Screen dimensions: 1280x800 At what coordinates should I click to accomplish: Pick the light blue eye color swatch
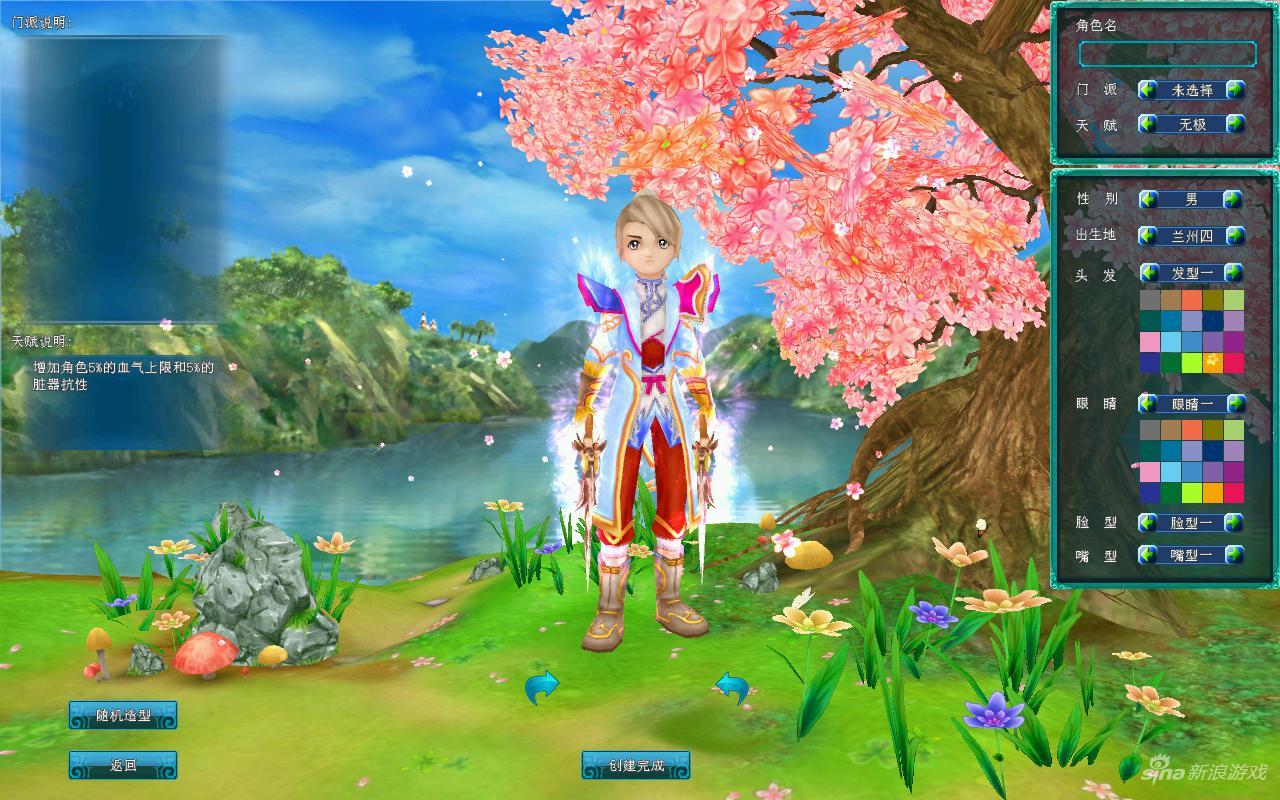coord(1170,472)
